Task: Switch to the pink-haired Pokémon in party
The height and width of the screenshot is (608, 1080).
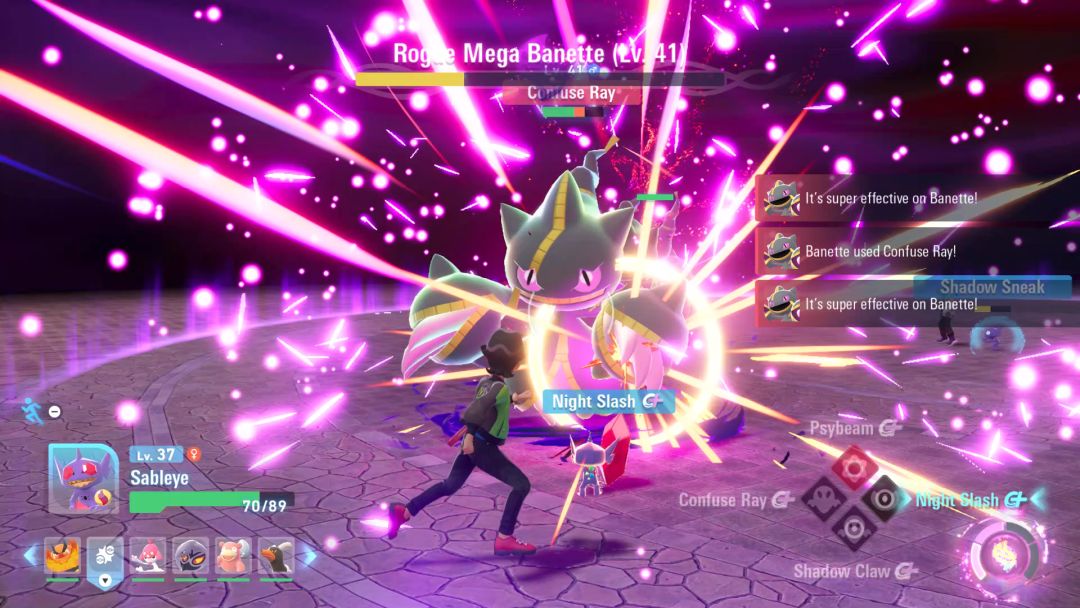Action: pyautogui.click(x=148, y=556)
